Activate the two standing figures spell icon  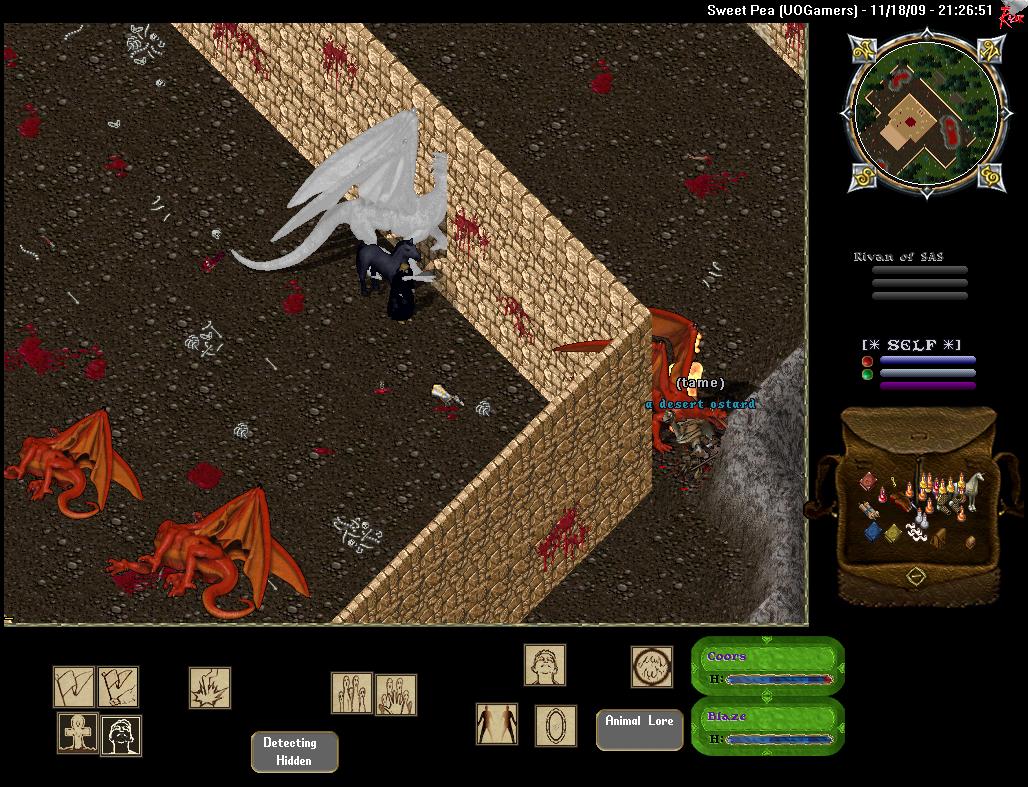pyautogui.click(x=497, y=724)
